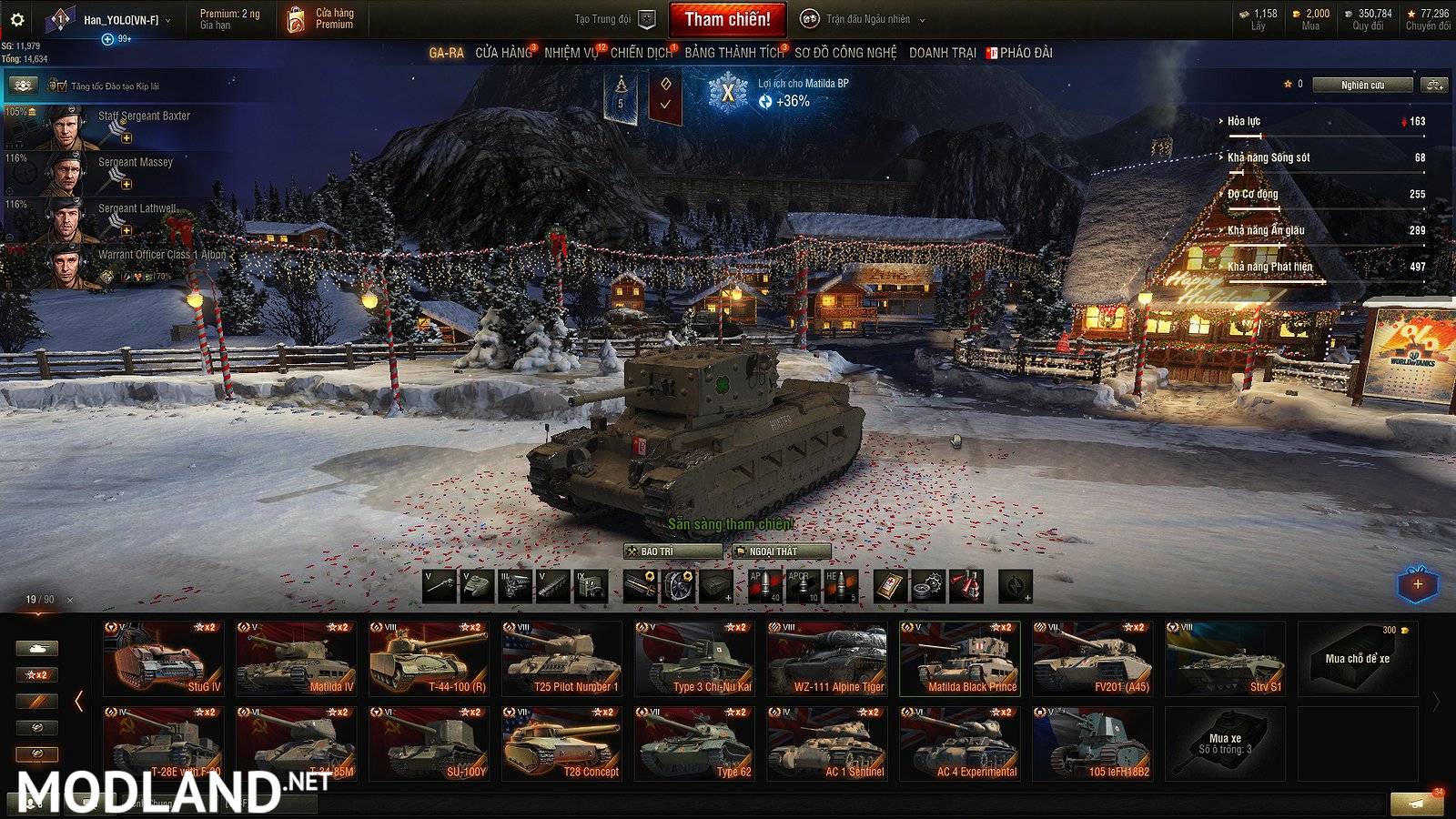
Task: Select crew member Staff Sergeant Baxter
Action: tap(144, 116)
